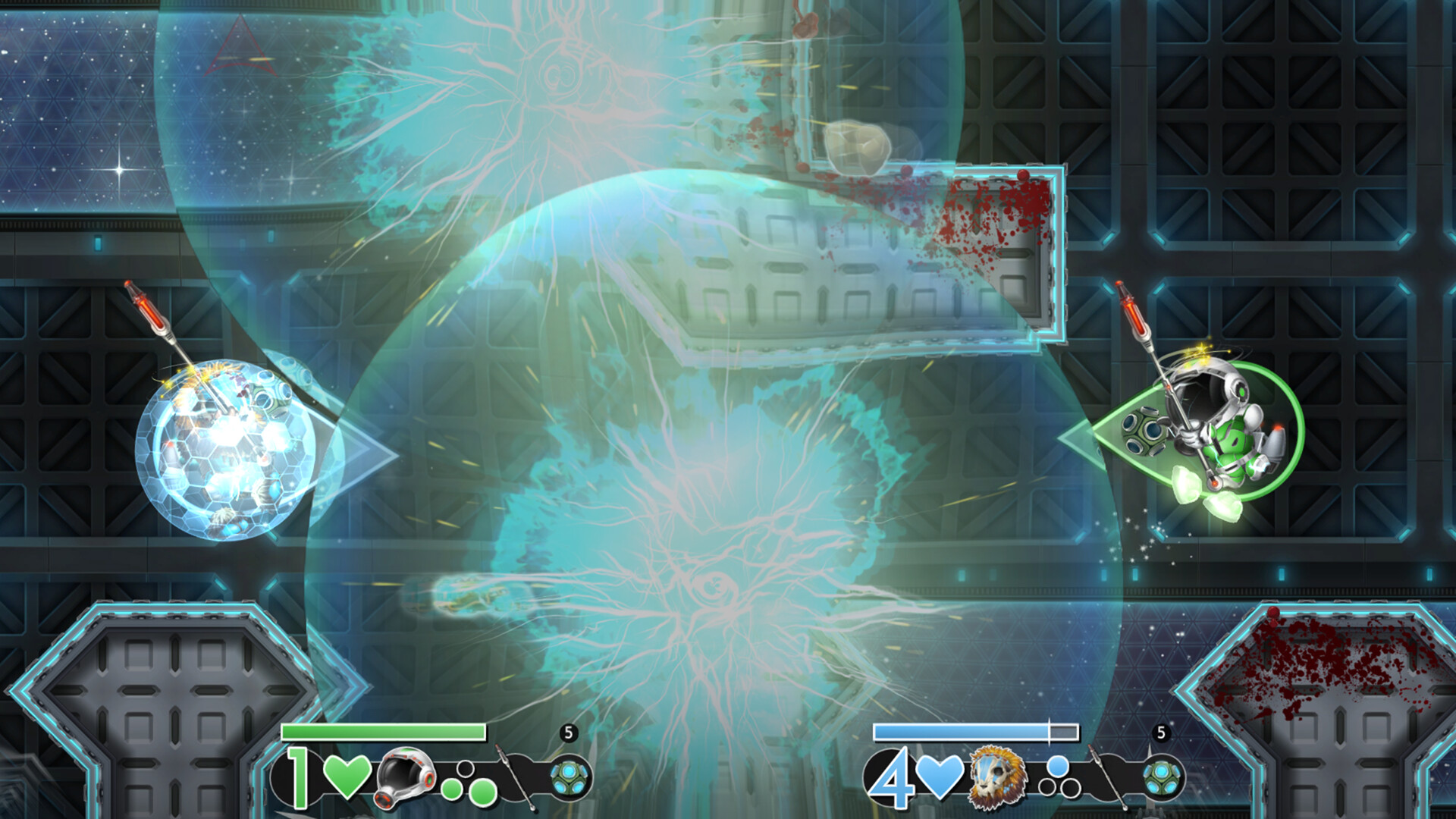Click the blue grenade count badge showing 5

1161,732
